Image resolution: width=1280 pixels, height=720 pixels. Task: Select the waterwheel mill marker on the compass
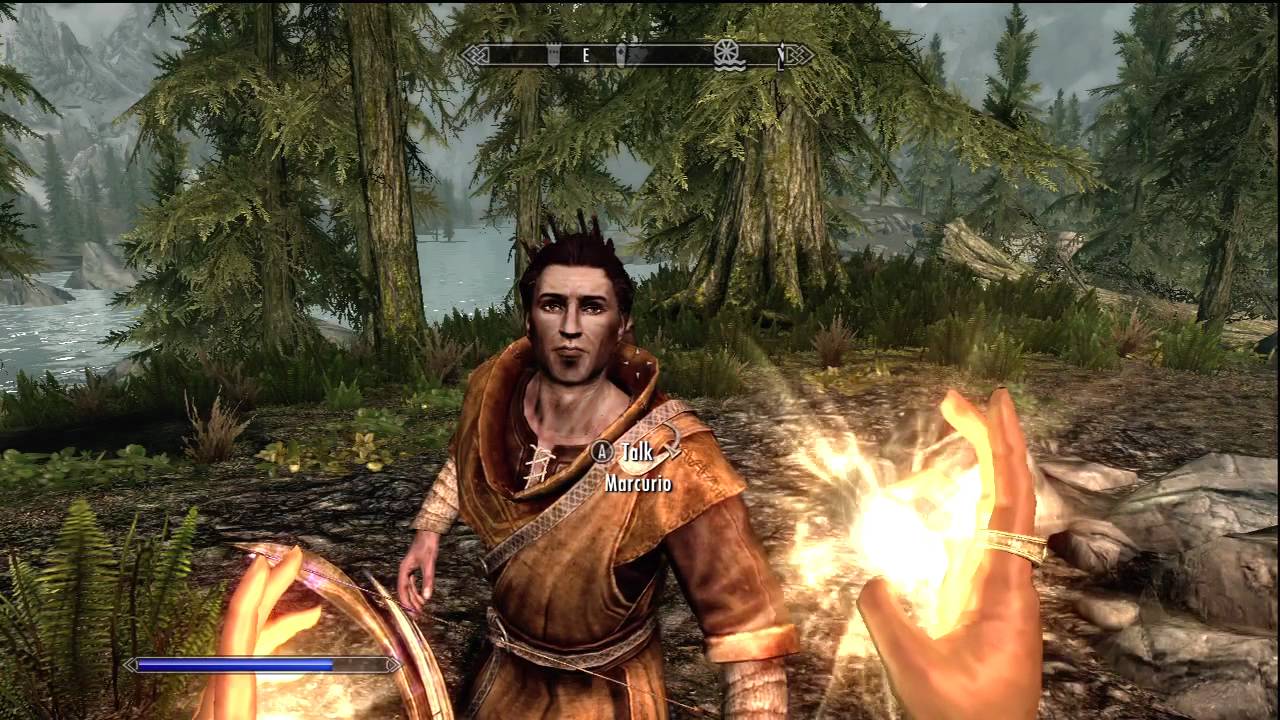(x=726, y=55)
